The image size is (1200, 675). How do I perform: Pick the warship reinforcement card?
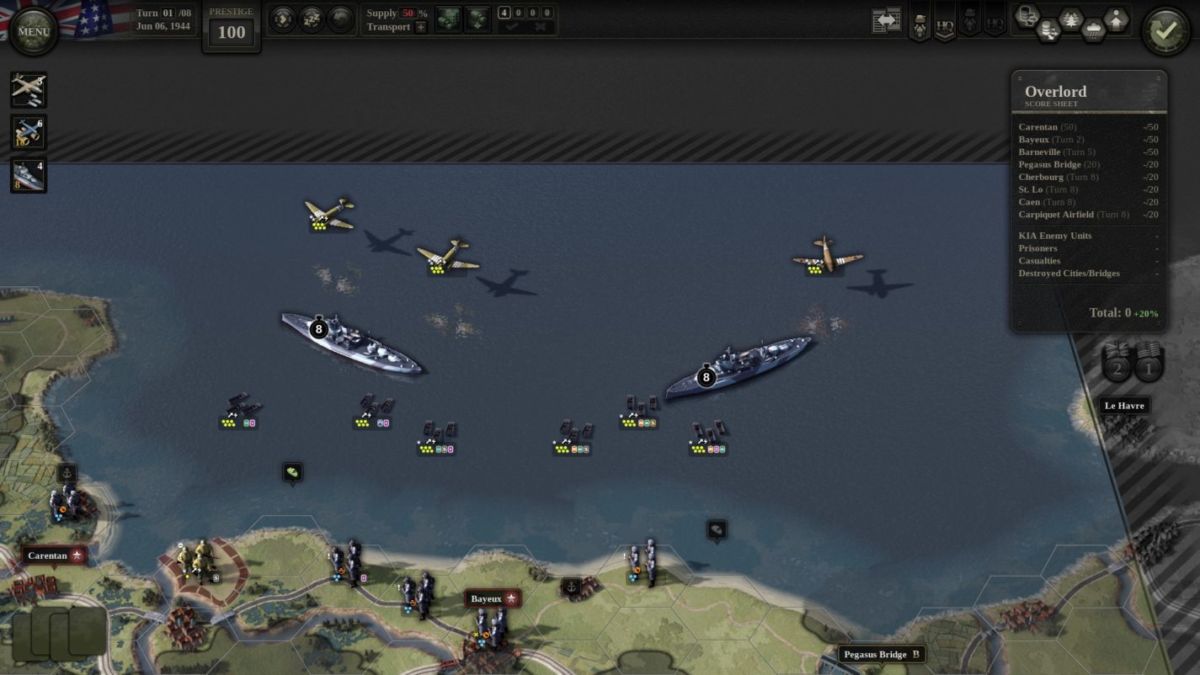(28, 175)
